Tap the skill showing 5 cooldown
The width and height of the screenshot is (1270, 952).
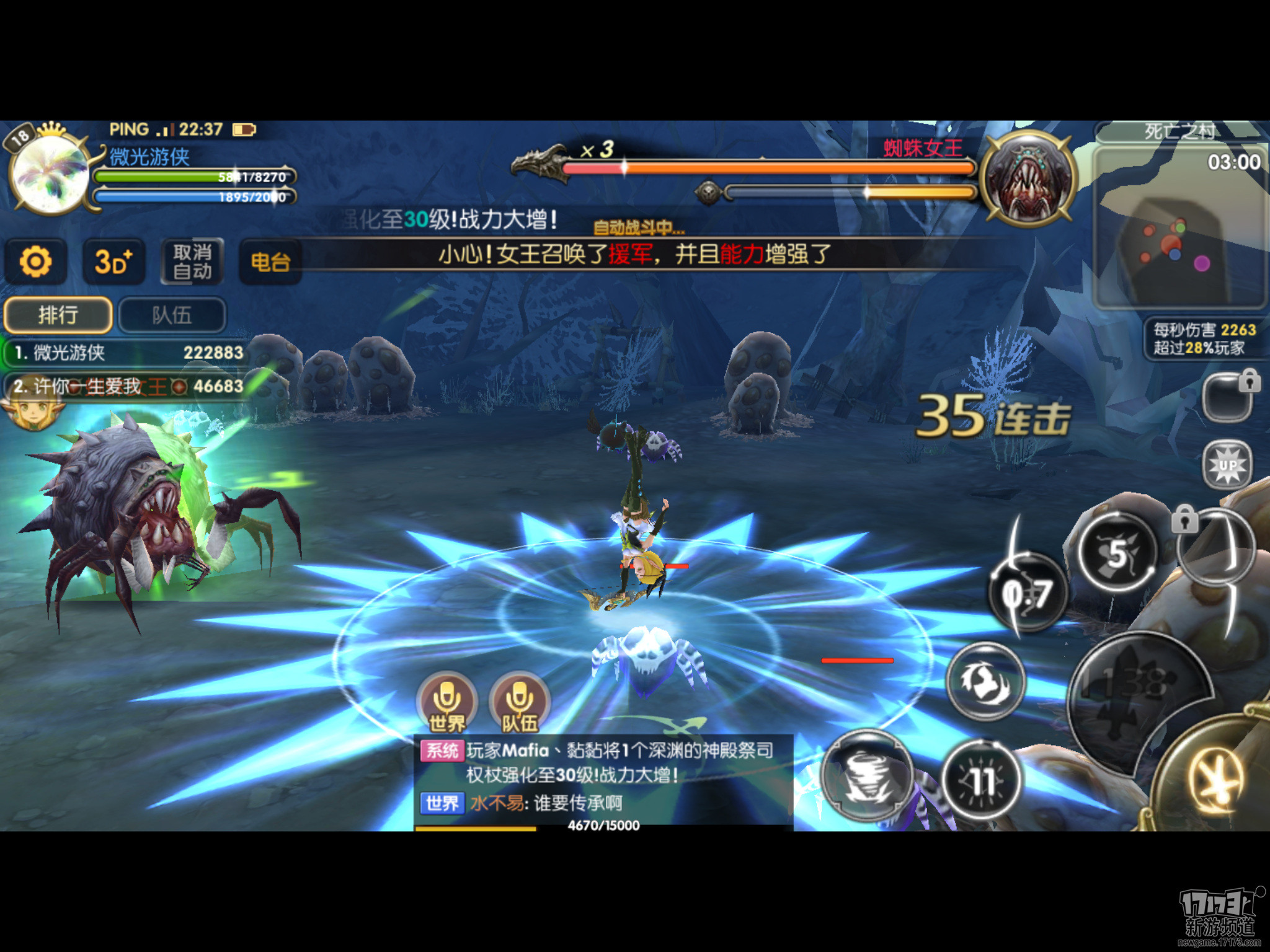point(1117,553)
